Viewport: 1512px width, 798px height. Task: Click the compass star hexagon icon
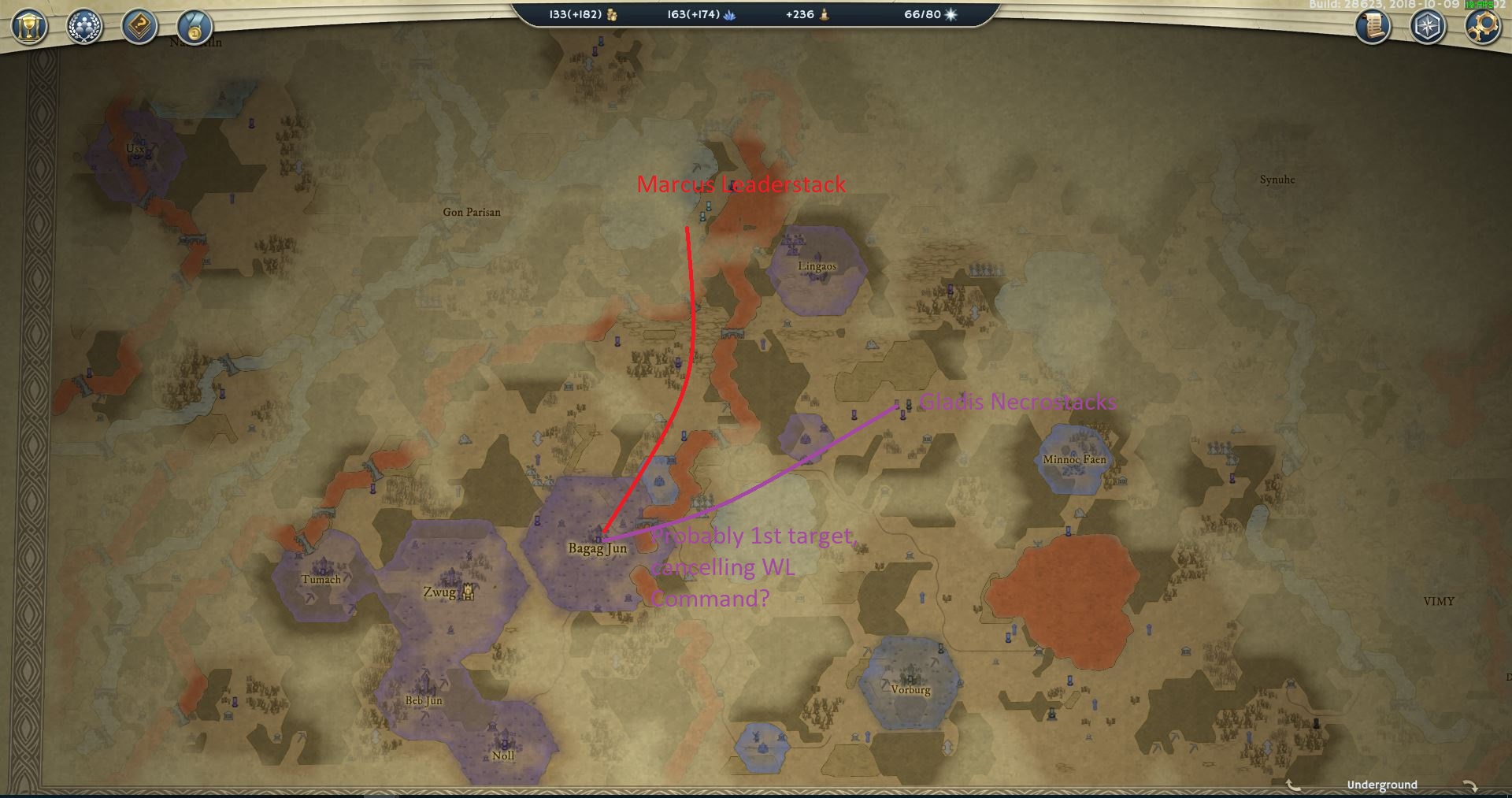[x=1427, y=27]
